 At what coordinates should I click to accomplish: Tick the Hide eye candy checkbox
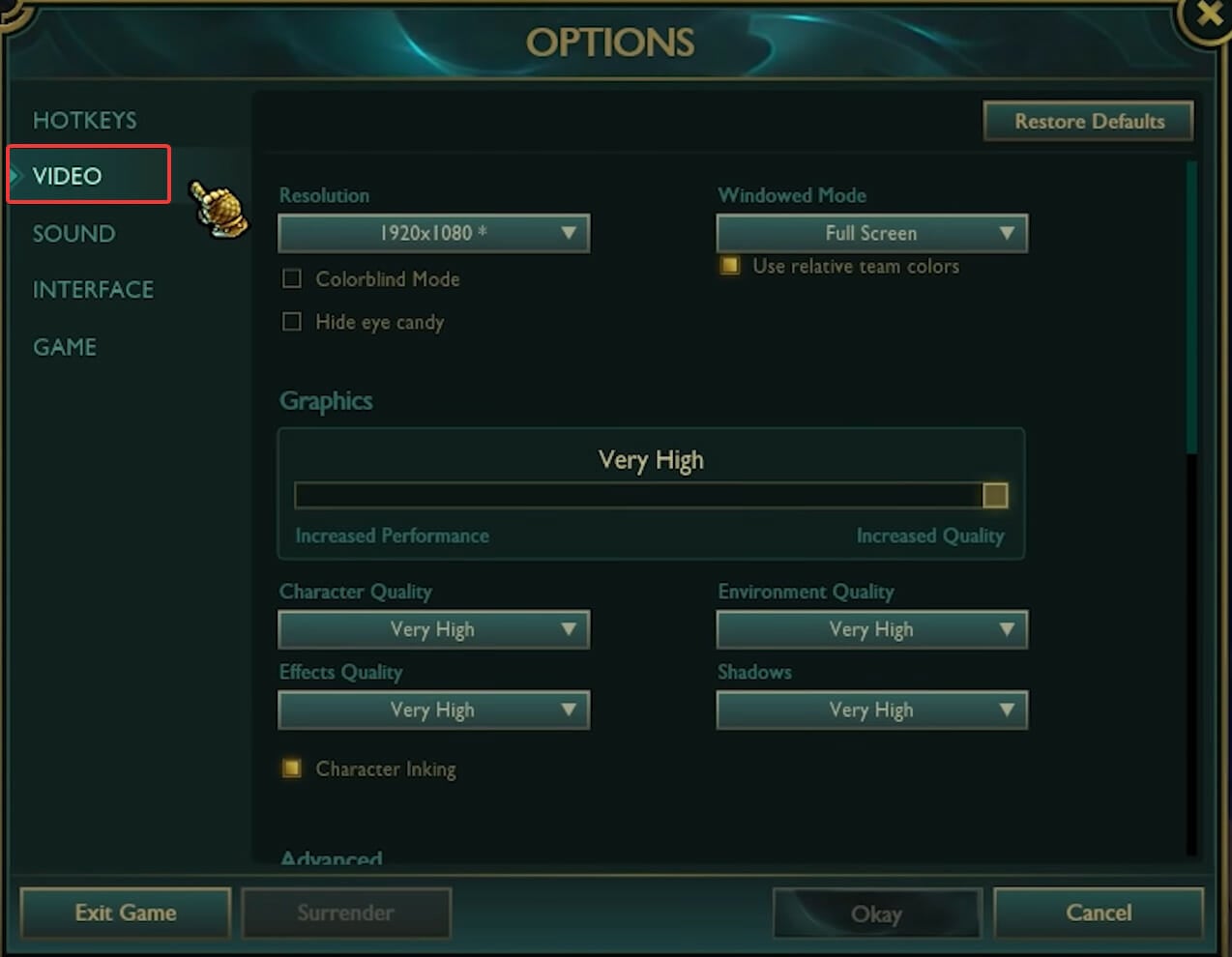pyautogui.click(x=291, y=322)
